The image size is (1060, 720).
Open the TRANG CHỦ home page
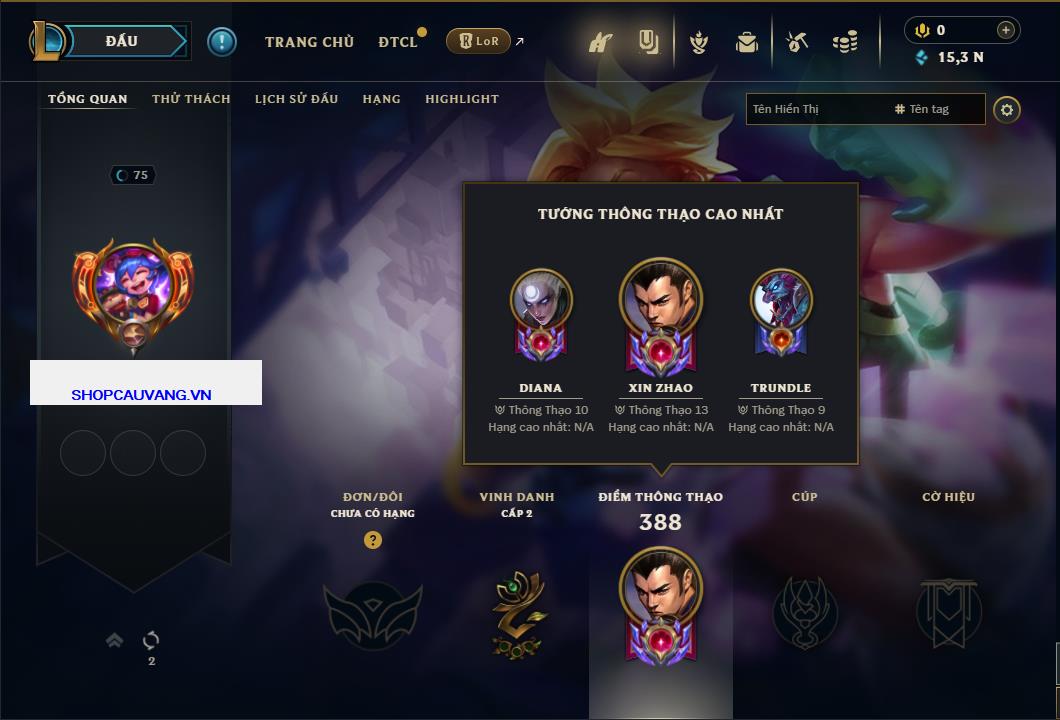(x=309, y=42)
